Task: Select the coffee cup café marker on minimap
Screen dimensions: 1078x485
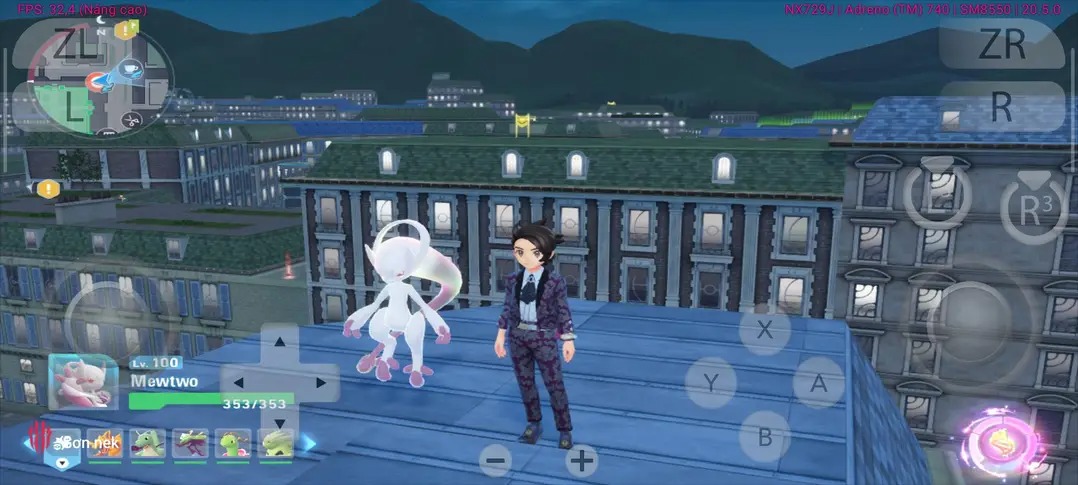Action: [x=129, y=68]
